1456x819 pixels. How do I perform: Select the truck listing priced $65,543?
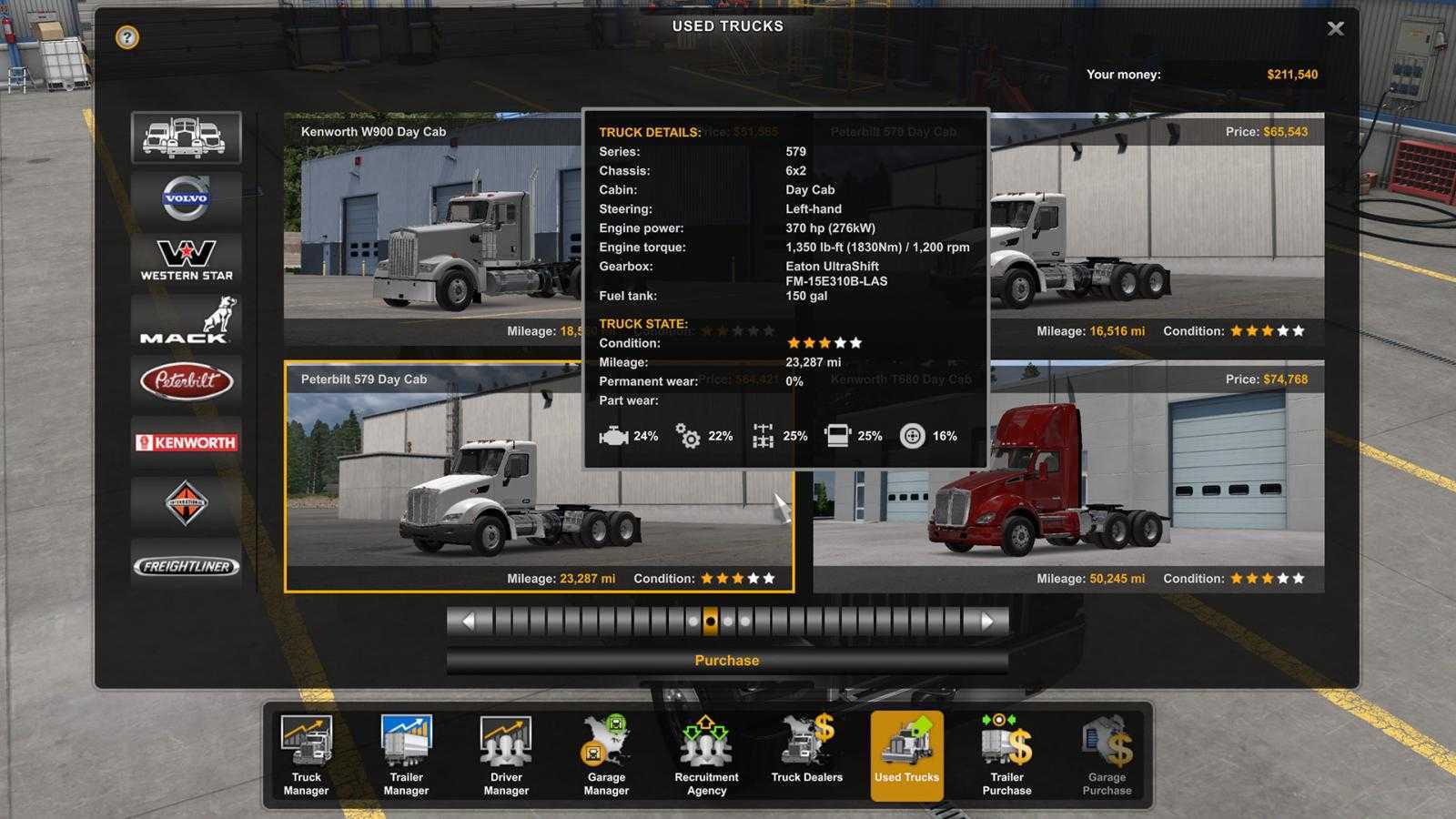coord(1156,227)
